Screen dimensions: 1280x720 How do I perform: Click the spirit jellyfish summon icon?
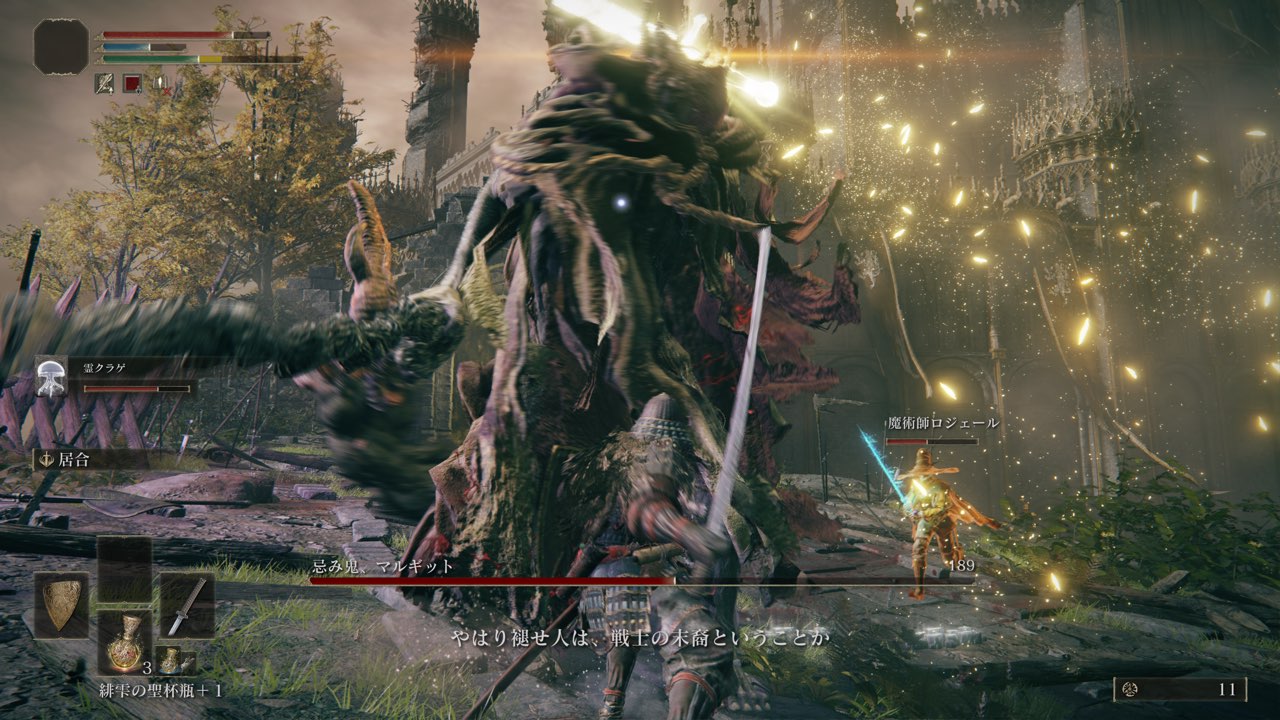tap(50, 376)
